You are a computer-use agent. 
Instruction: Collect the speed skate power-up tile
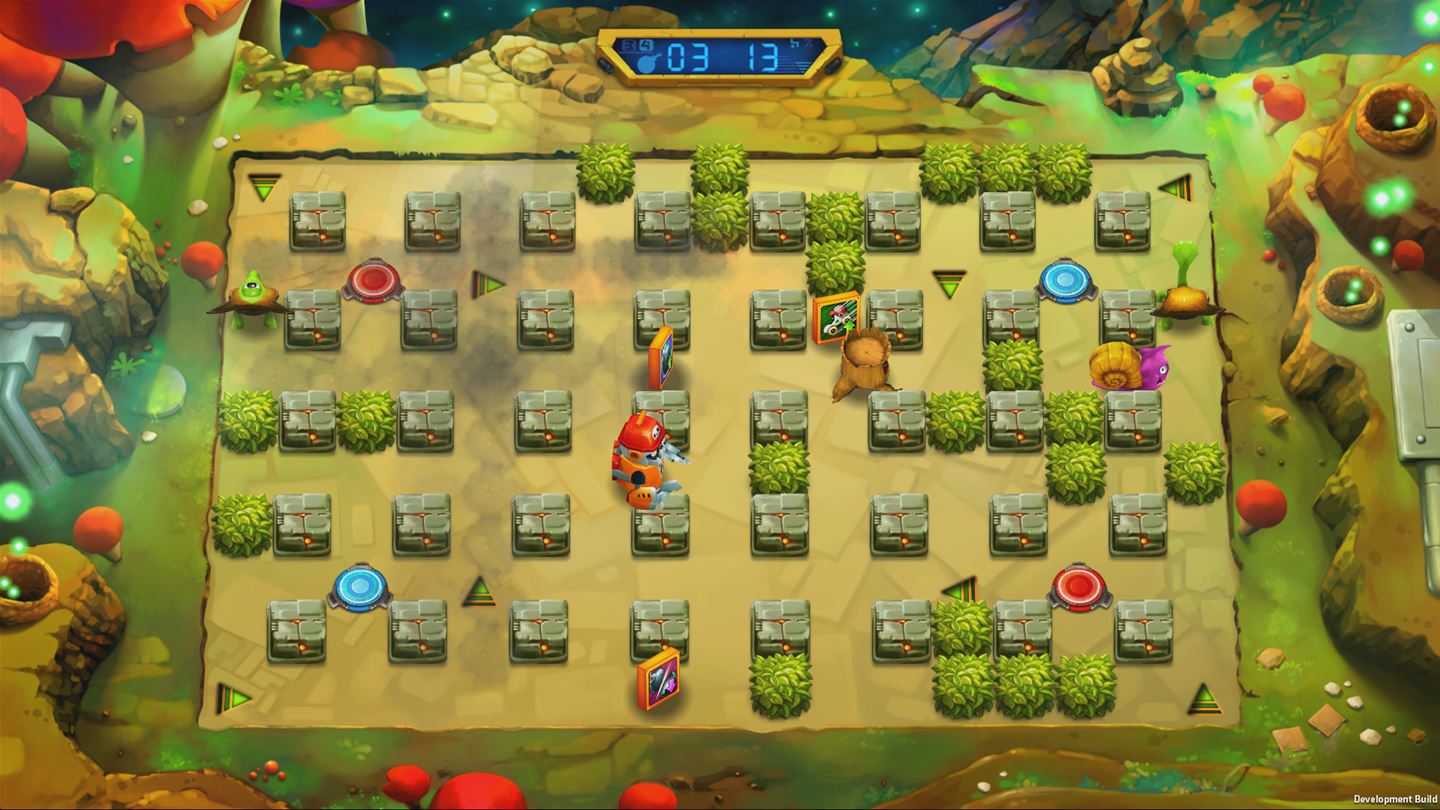coord(834,318)
